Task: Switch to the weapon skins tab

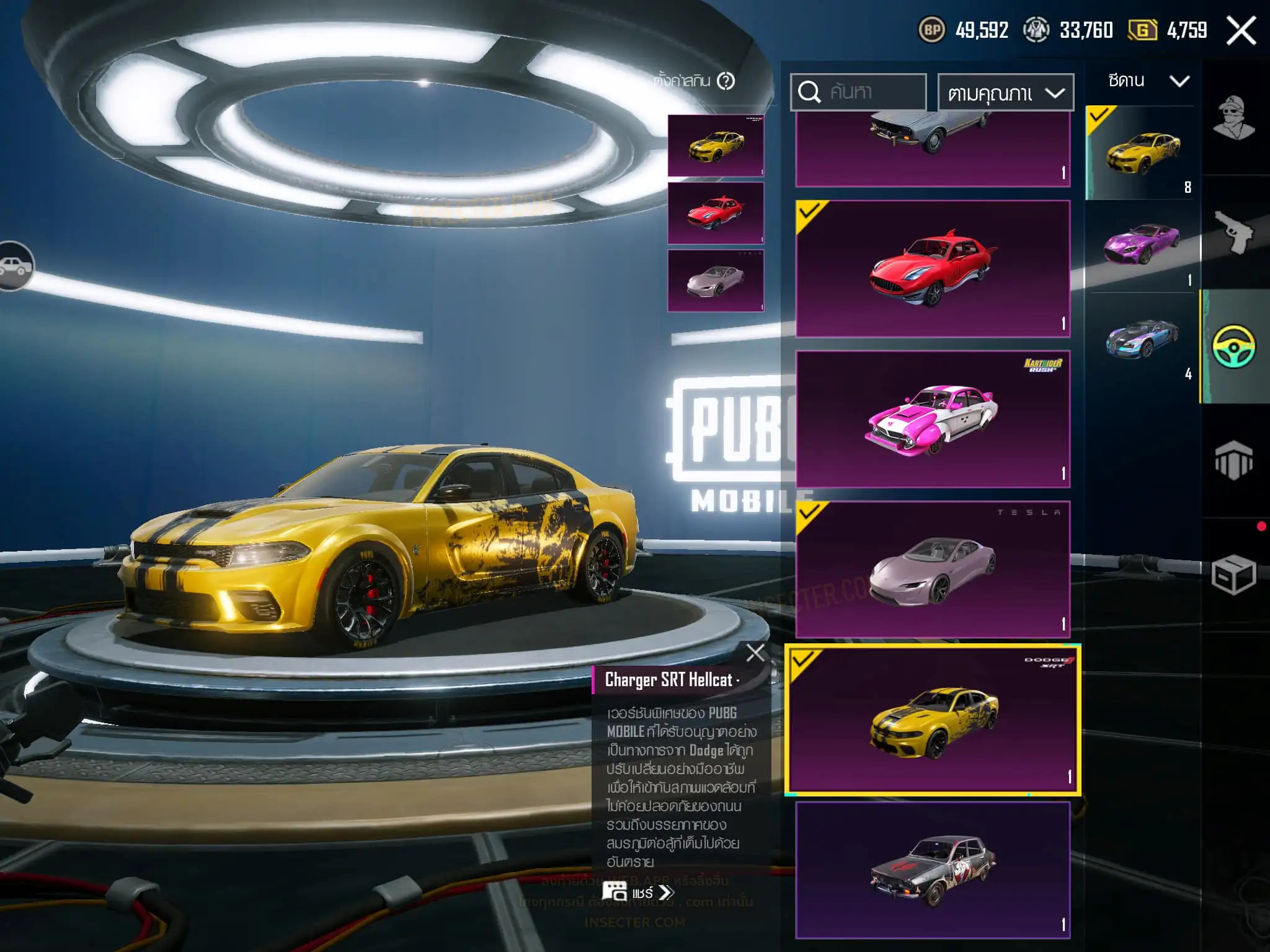Action: (1233, 232)
